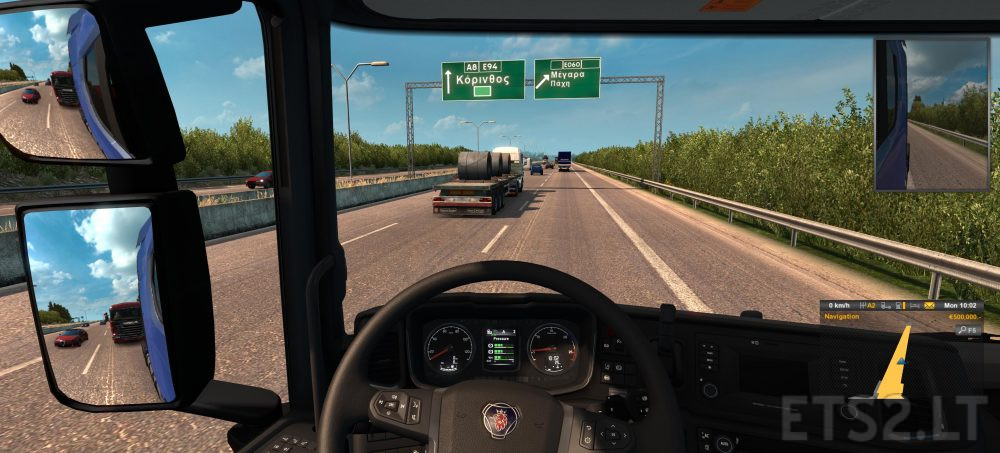Click the virtual mirror overlay
Viewport: 1000px width, 453px height.
[931, 113]
